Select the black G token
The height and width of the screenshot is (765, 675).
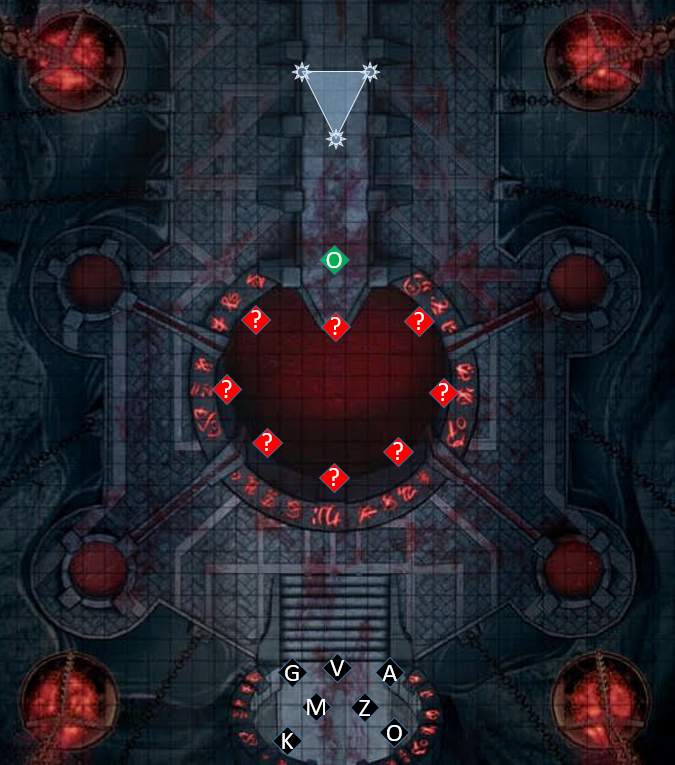(x=292, y=673)
